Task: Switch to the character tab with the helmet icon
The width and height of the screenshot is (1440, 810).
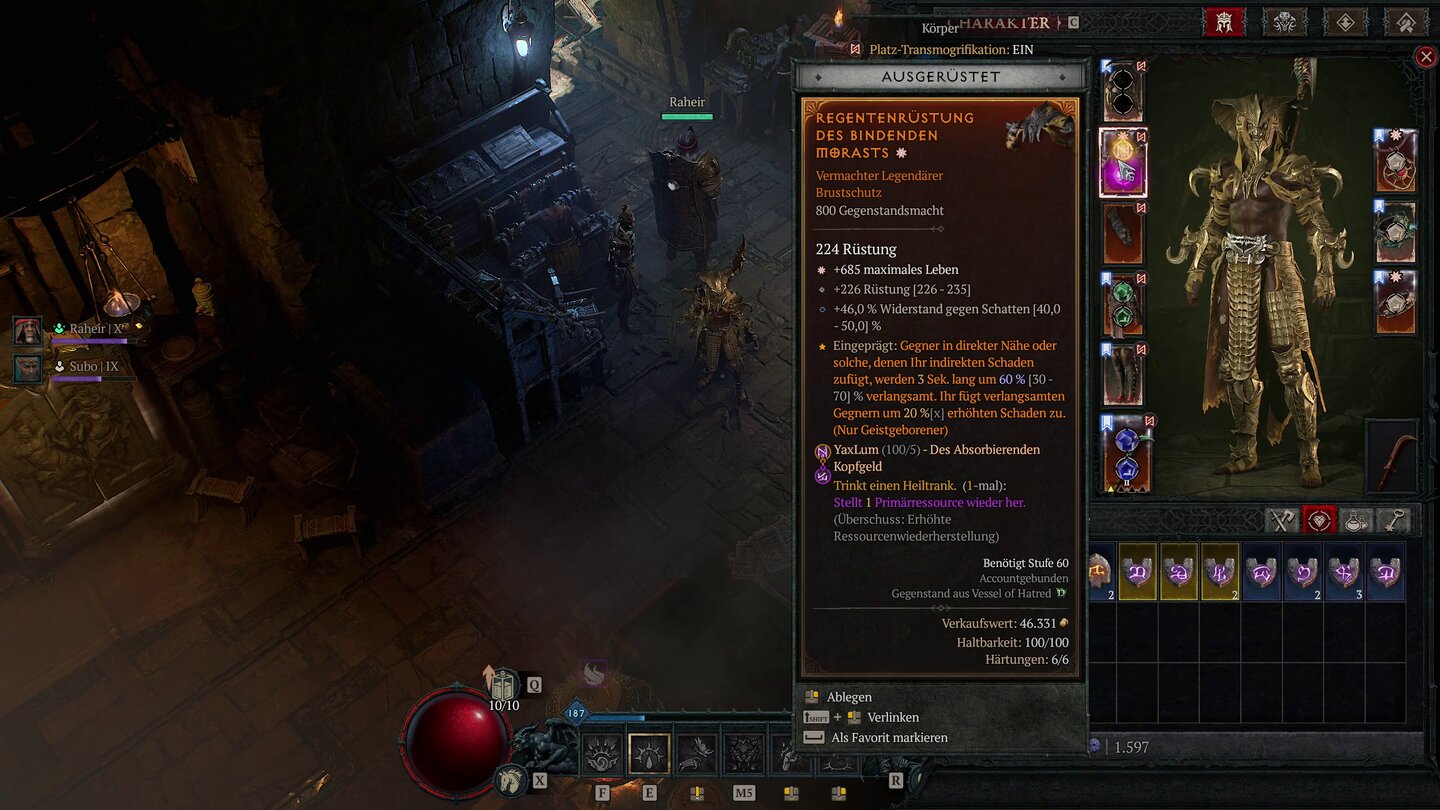Action: coord(1225,22)
